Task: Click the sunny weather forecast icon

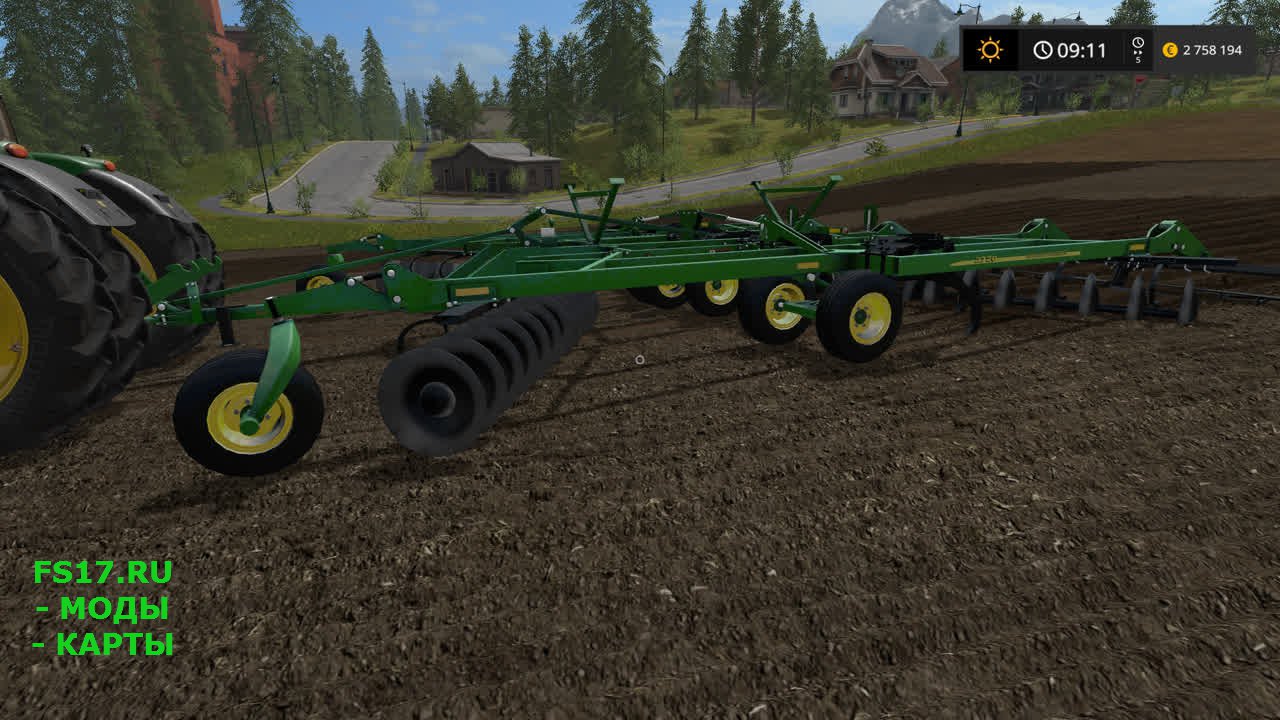Action: coord(990,50)
